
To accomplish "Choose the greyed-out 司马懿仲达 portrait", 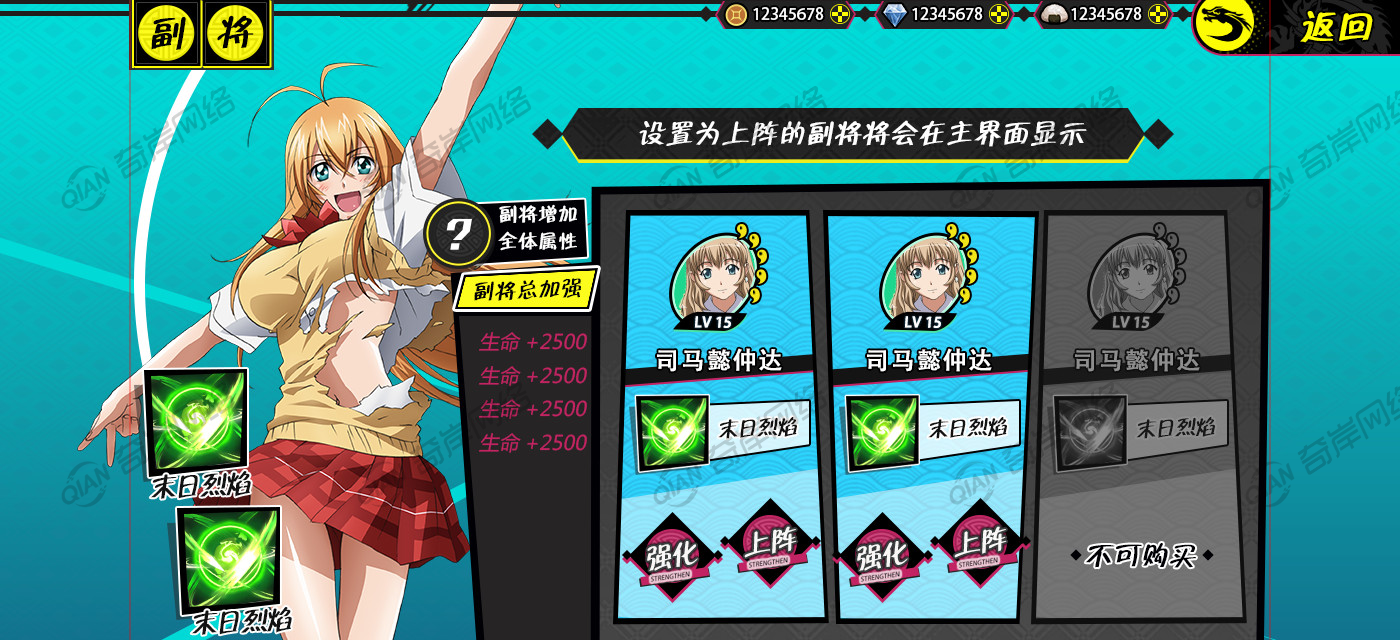I will 1131,277.
